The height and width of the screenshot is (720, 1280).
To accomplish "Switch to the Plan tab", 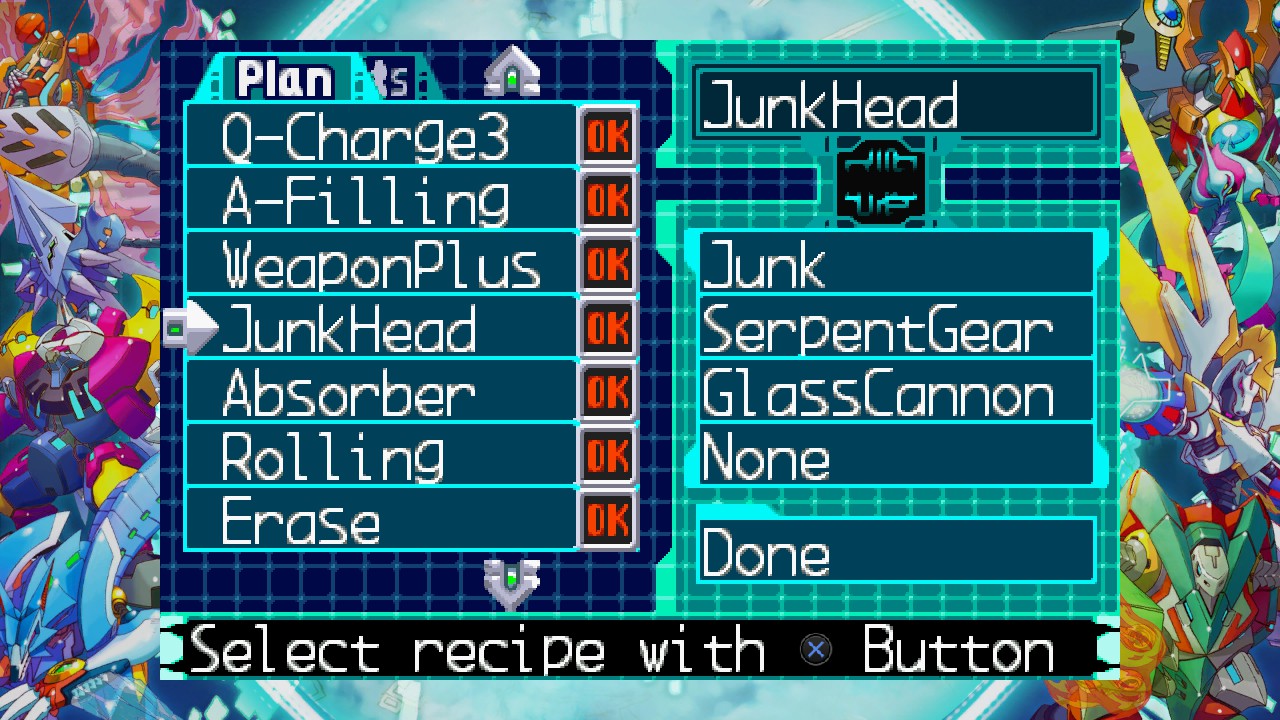I will click(x=285, y=80).
